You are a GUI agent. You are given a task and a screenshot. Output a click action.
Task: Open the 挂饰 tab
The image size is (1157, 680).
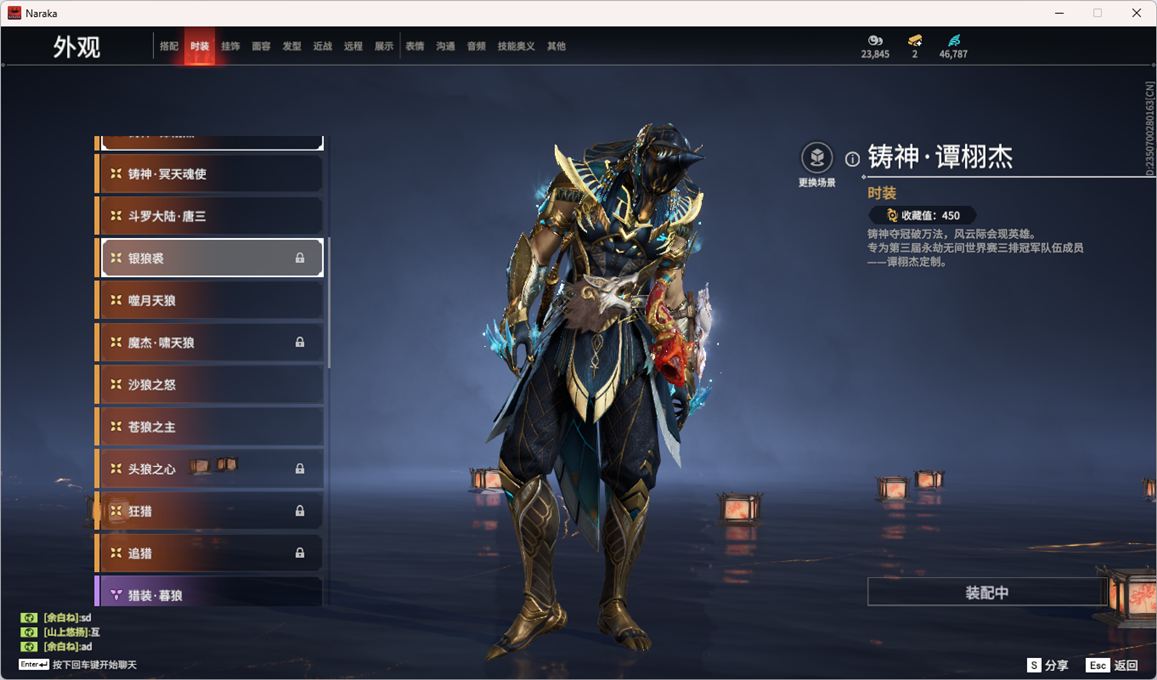pos(230,47)
